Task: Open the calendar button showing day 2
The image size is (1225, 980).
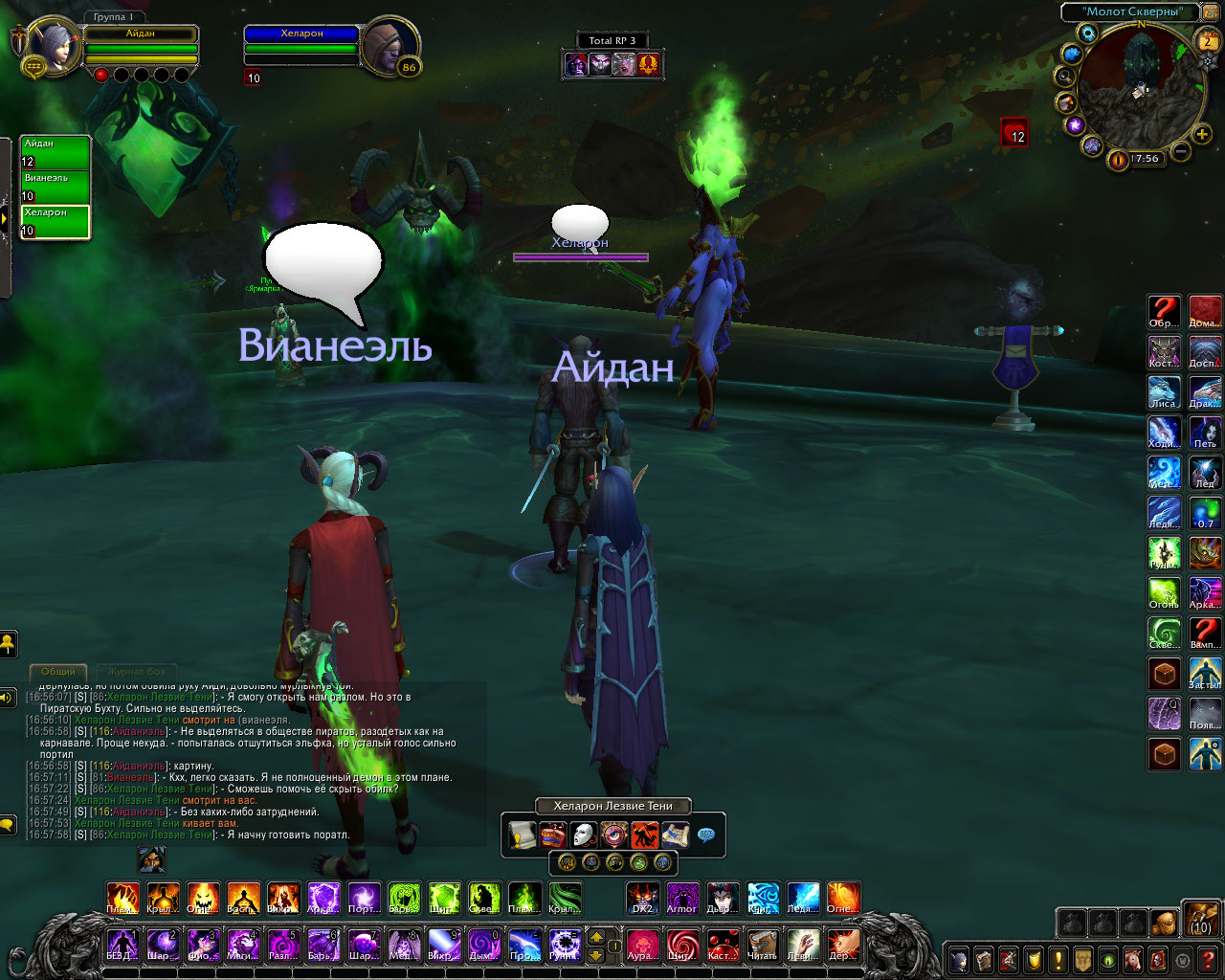Action: pos(1208,40)
